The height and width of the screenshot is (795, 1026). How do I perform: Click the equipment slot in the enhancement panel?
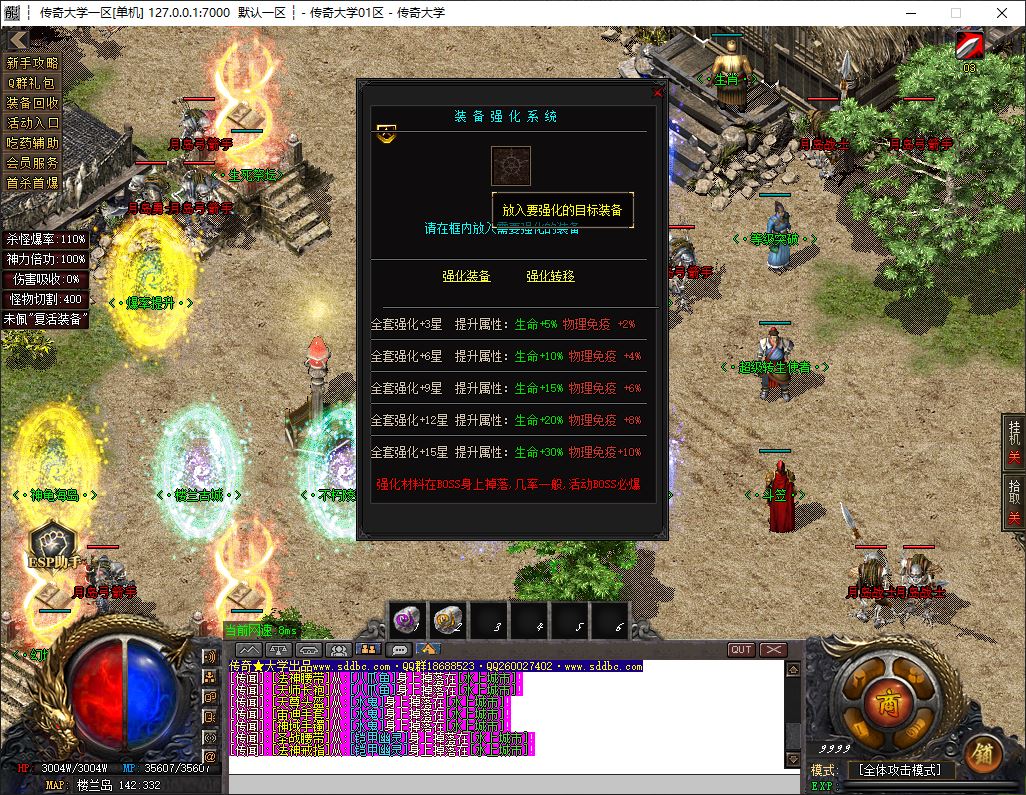click(x=510, y=166)
